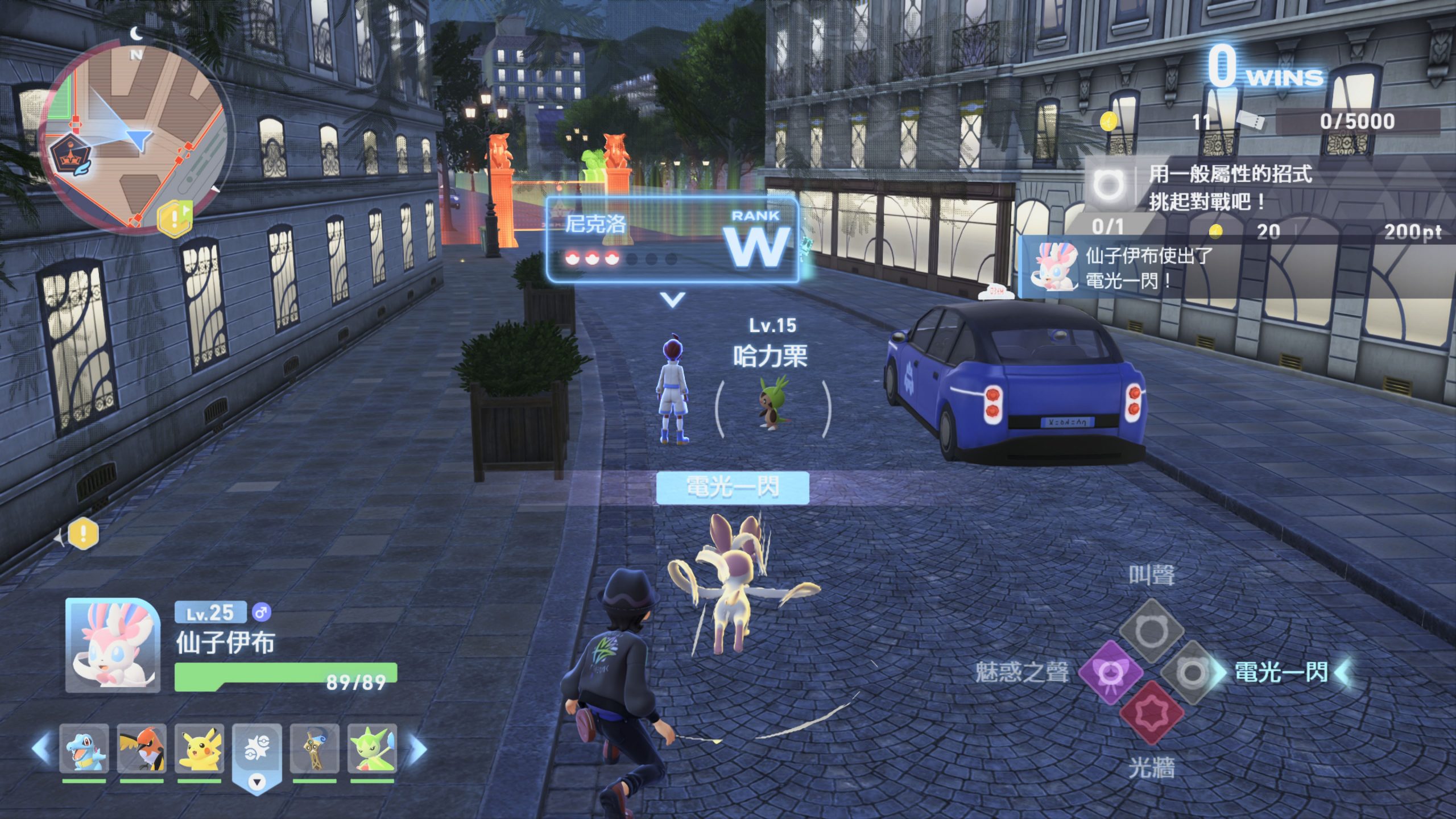The image size is (1456, 819).
Task: Open the yellow exclamation notice on the left edge
Action: (x=84, y=534)
